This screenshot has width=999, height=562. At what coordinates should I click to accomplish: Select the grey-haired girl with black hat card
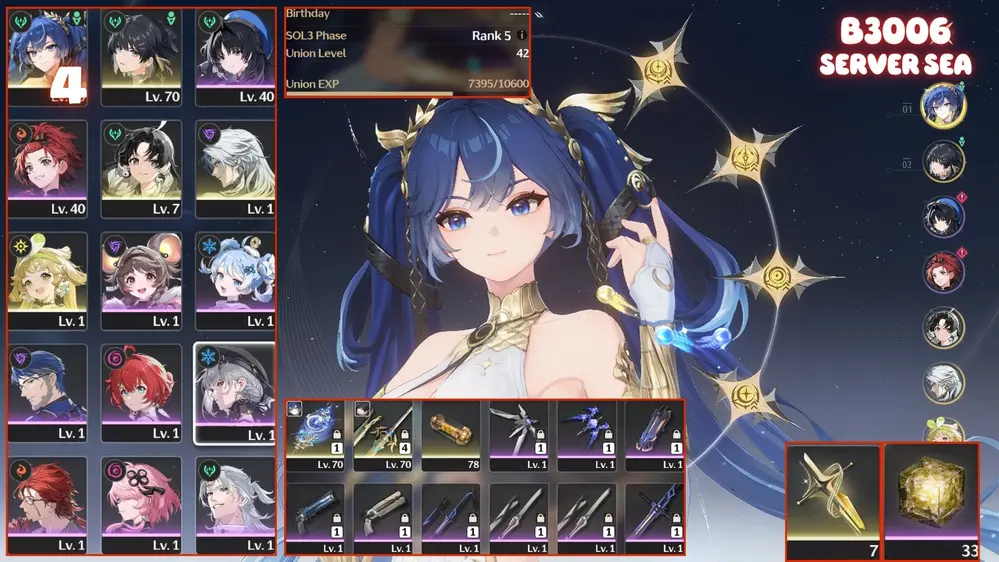tap(235, 393)
